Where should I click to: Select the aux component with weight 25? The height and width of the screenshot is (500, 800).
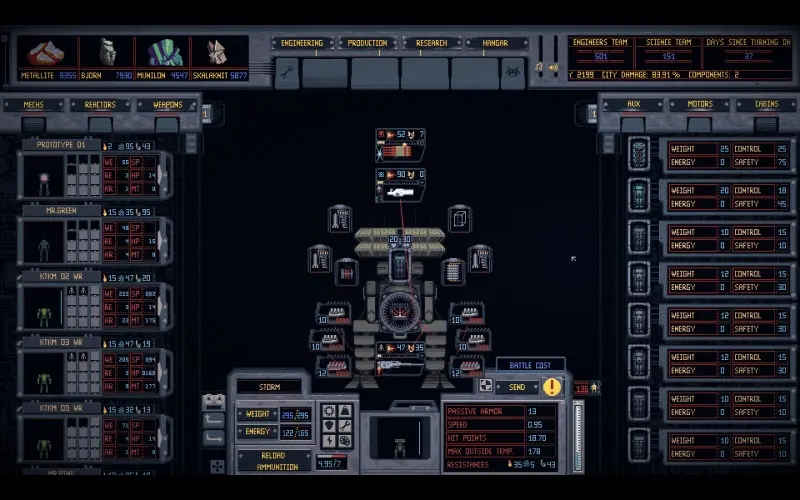pyautogui.click(x=712, y=156)
